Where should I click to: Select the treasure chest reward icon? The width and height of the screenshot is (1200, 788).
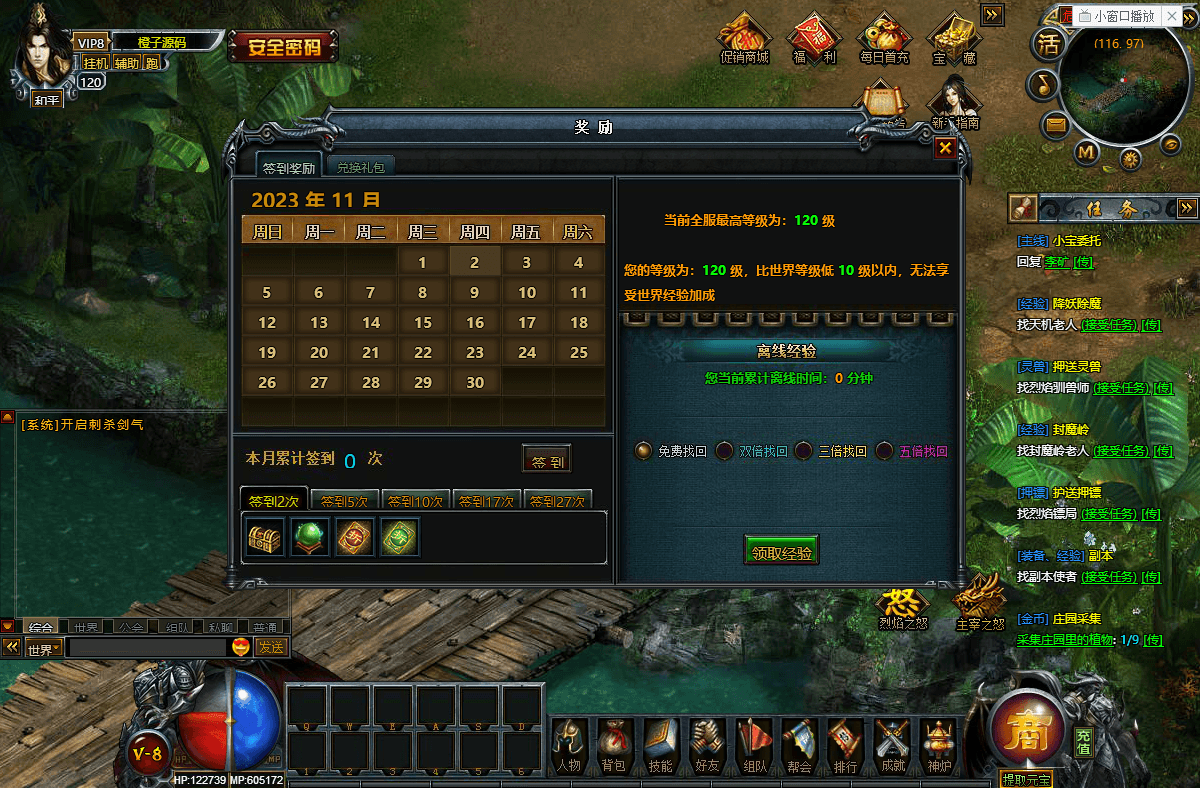pyautogui.click(x=266, y=537)
